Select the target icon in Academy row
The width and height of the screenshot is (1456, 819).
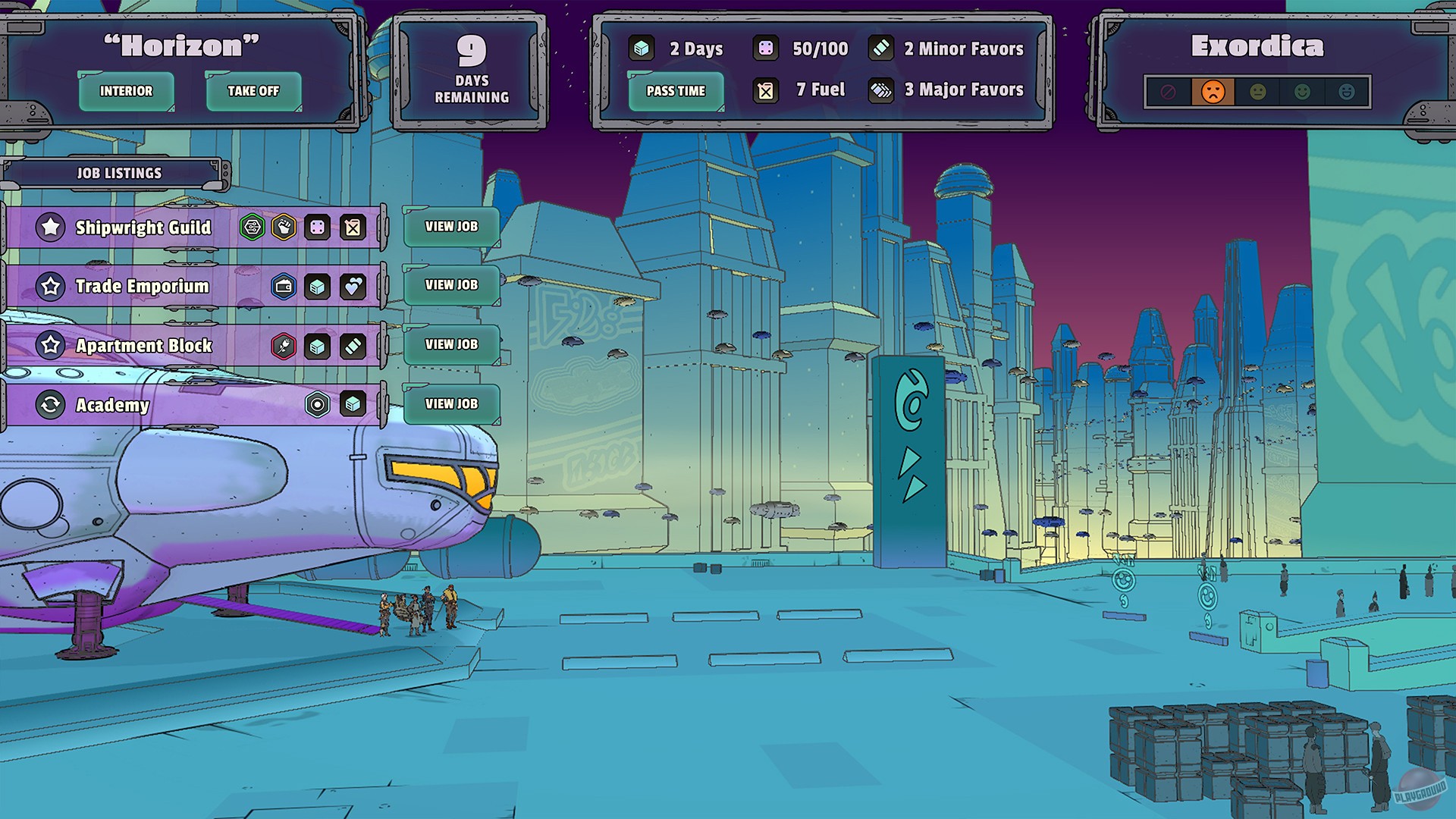(x=317, y=404)
